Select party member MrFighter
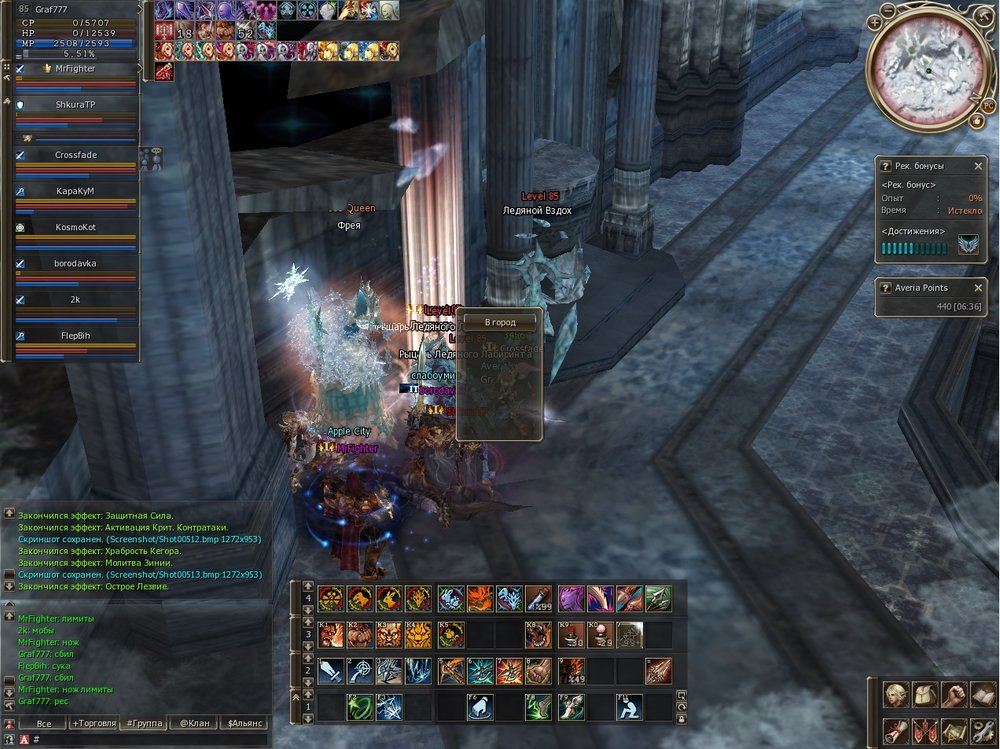The height and width of the screenshot is (749, 1000). [x=76, y=68]
